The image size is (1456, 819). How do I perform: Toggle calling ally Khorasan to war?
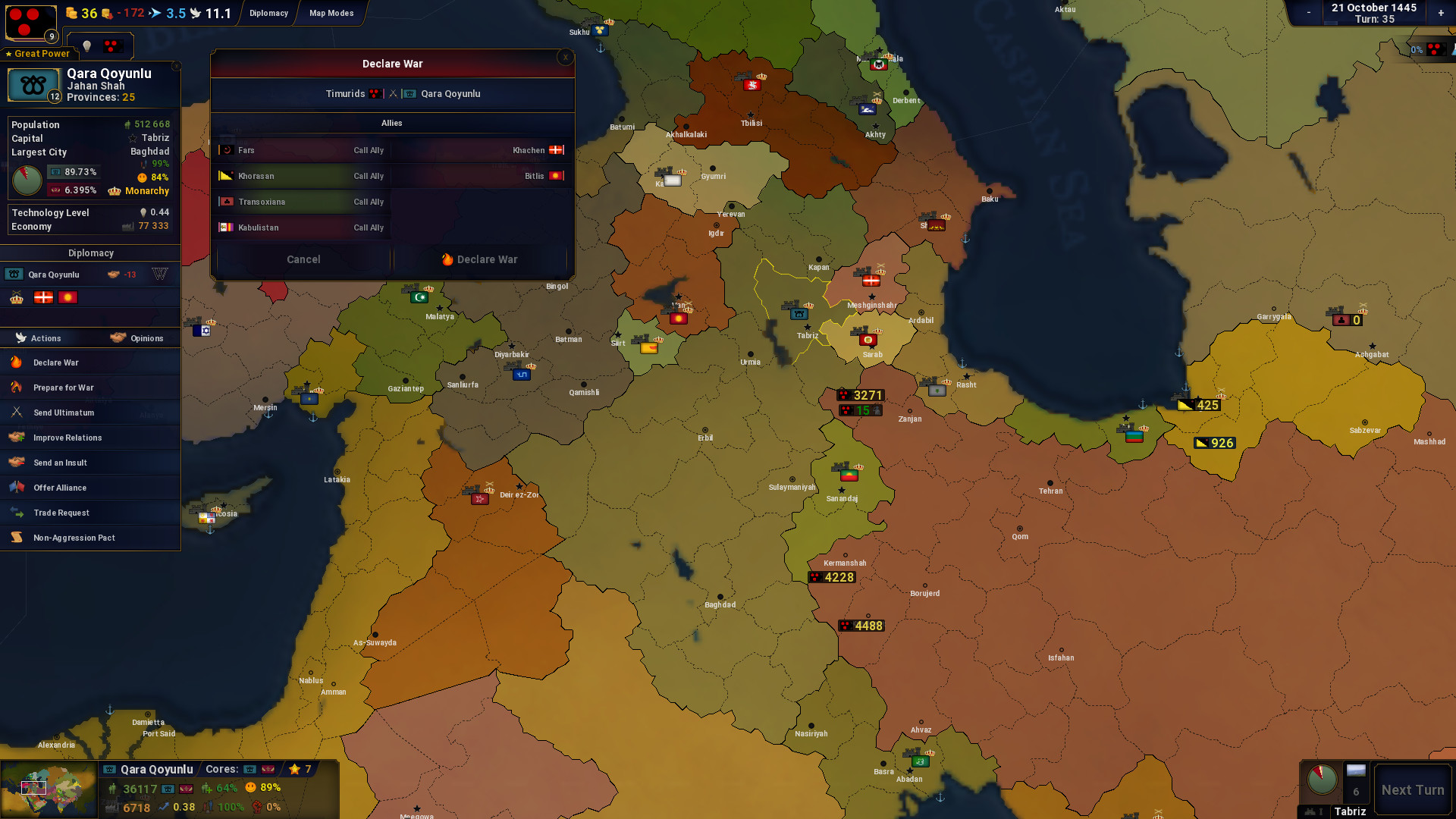(x=368, y=176)
